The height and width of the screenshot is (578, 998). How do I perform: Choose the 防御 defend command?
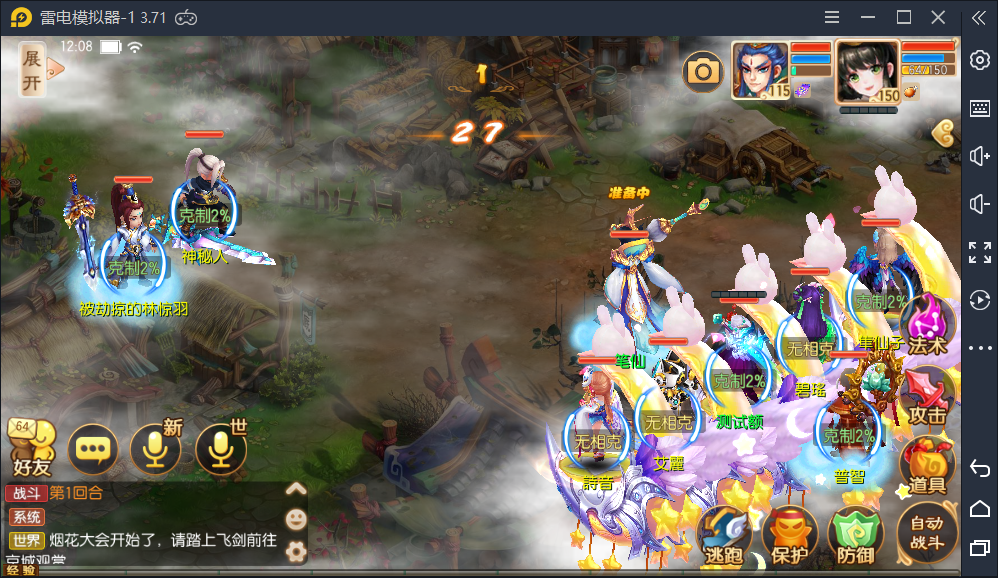[x=856, y=535]
